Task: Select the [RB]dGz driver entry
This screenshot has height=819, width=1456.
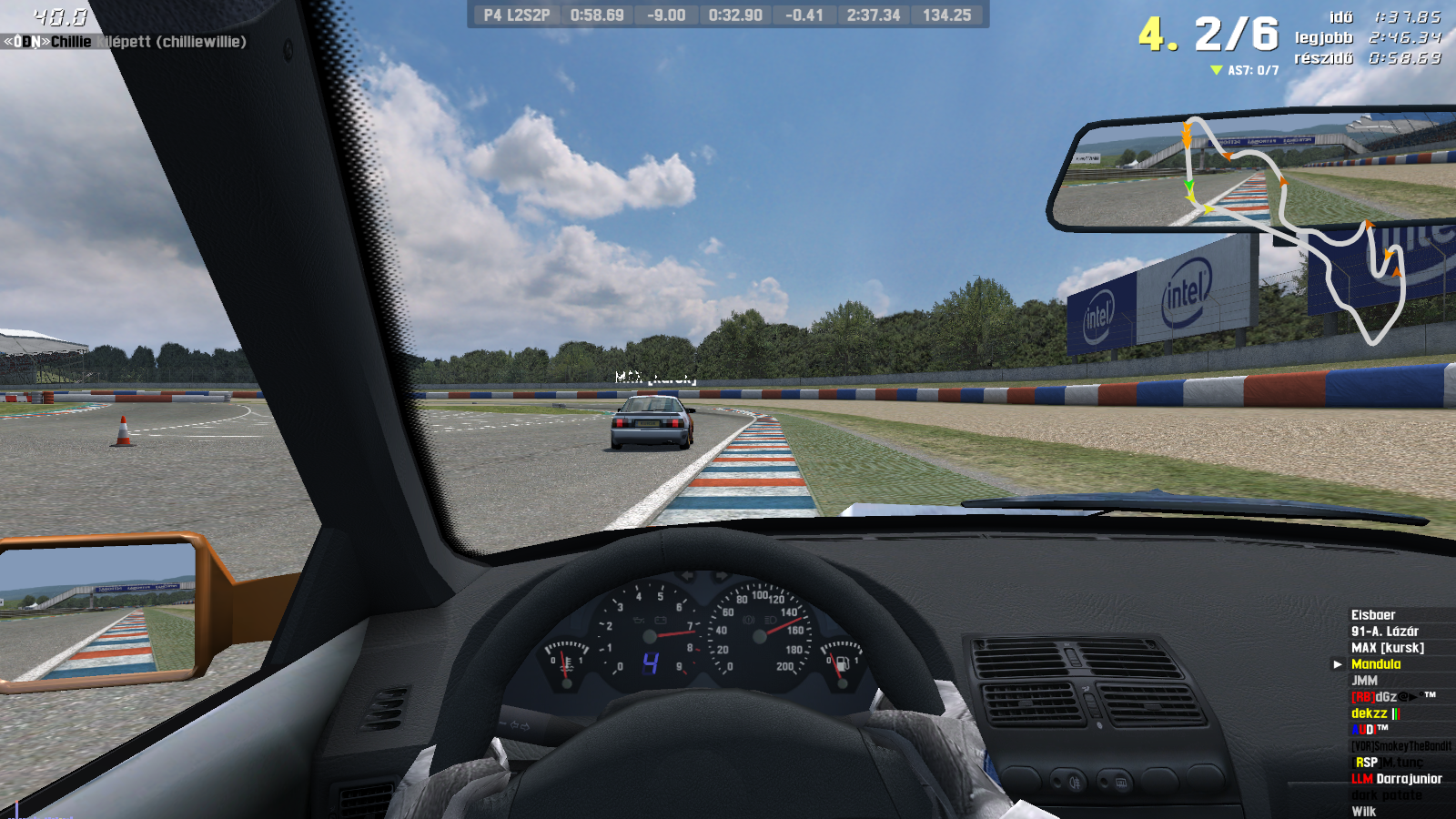Action: pos(1374,697)
